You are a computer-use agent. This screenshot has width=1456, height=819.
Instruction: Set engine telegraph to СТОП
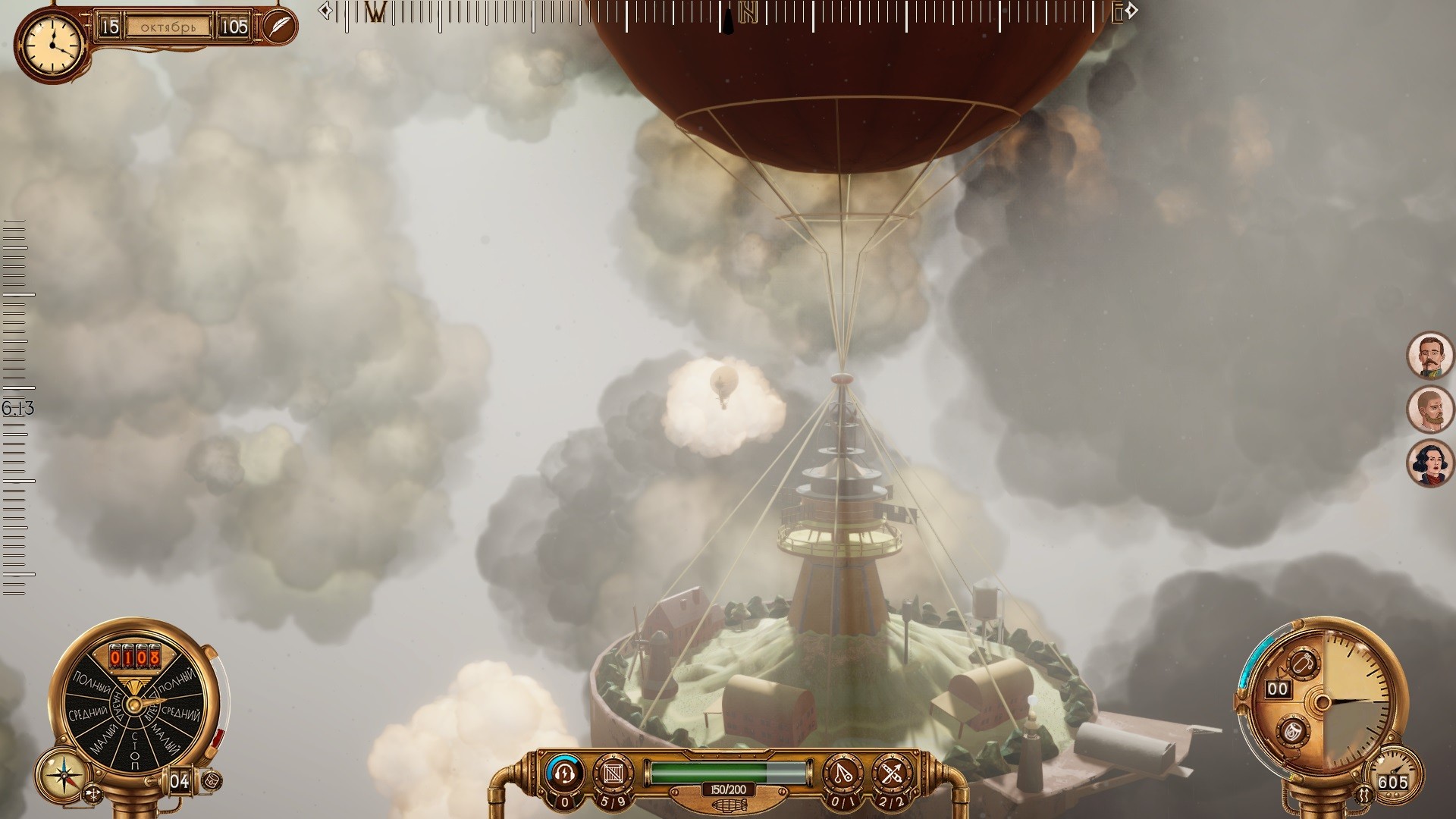(x=135, y=750)
